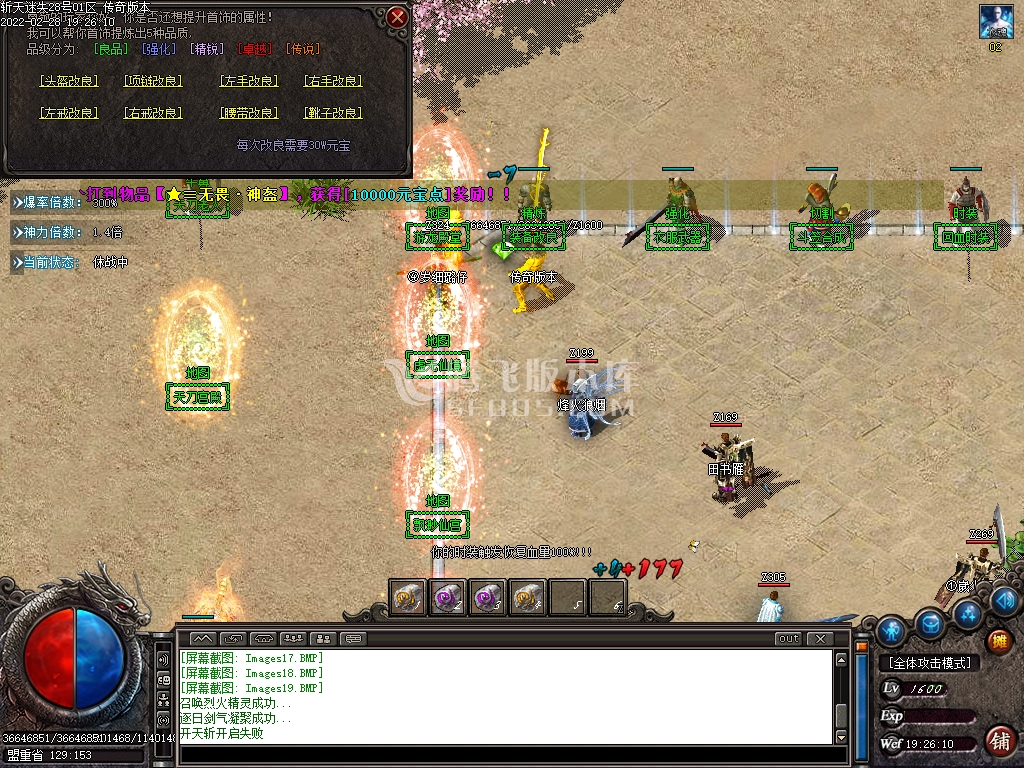The image size is (1024, 768).
Task: Click the chat panel's 'out' button
Action: tap(789, 638)
